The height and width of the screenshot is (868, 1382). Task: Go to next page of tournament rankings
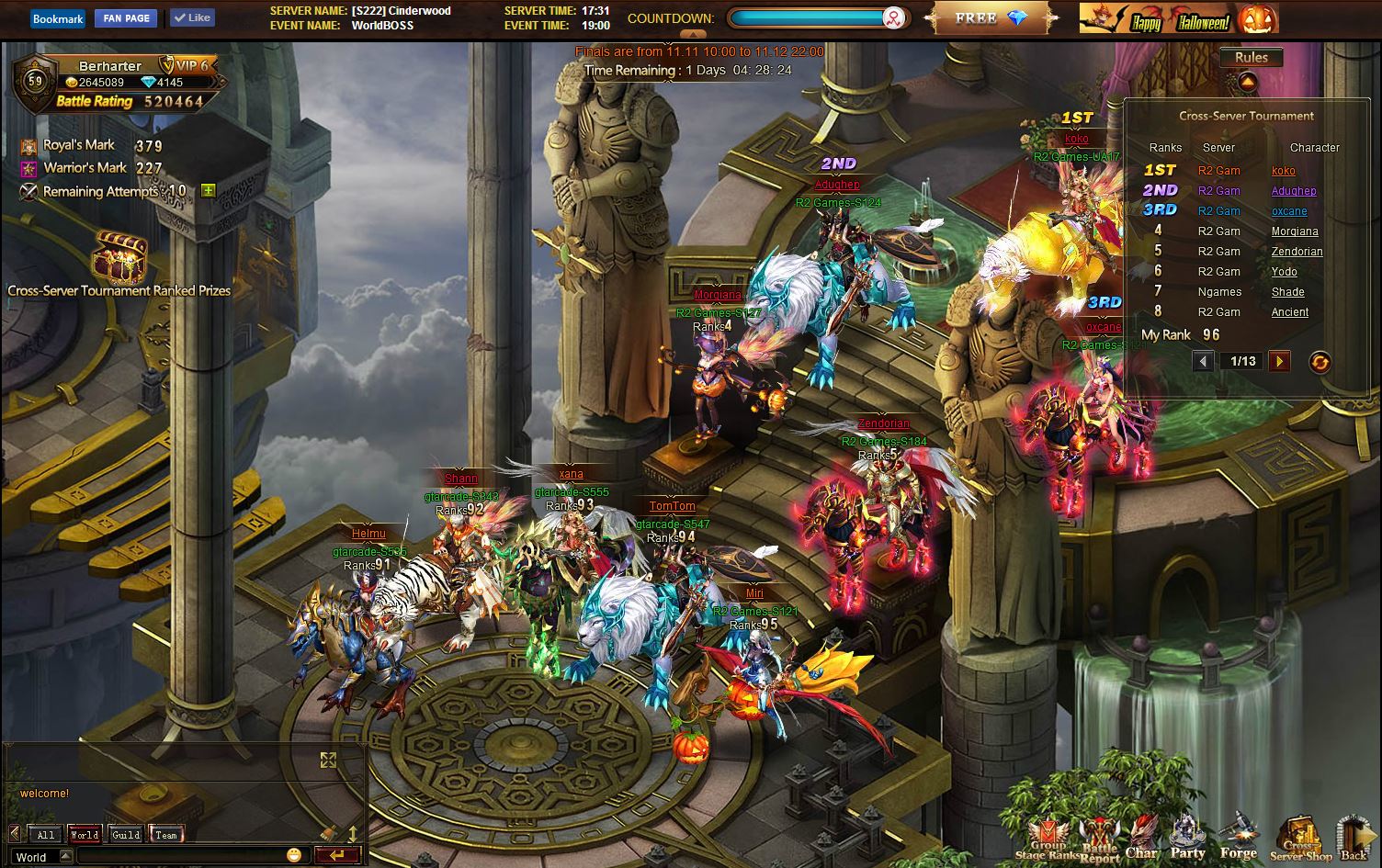point(1279,361)
